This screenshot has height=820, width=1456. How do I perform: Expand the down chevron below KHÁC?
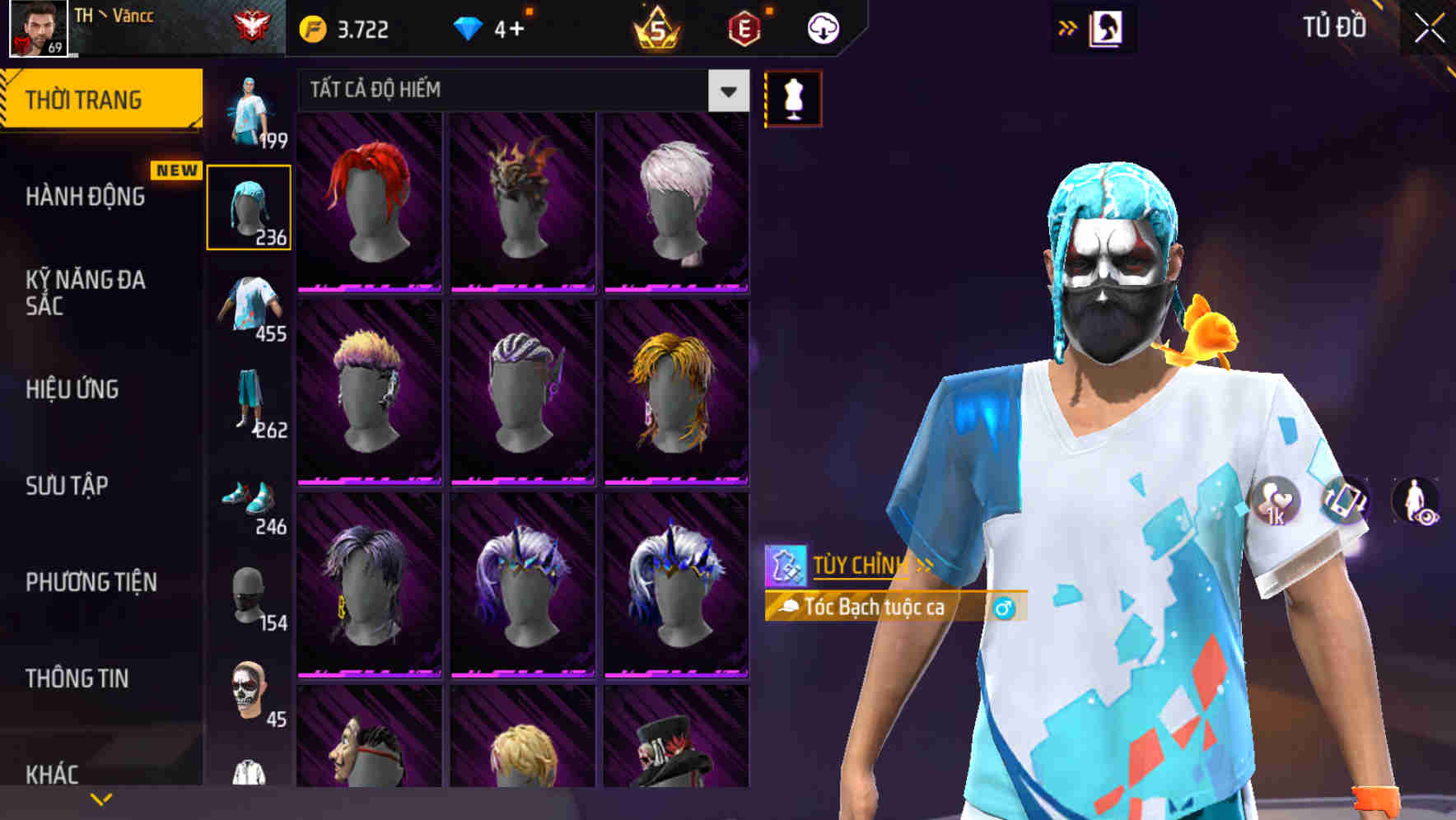(101, 798)
